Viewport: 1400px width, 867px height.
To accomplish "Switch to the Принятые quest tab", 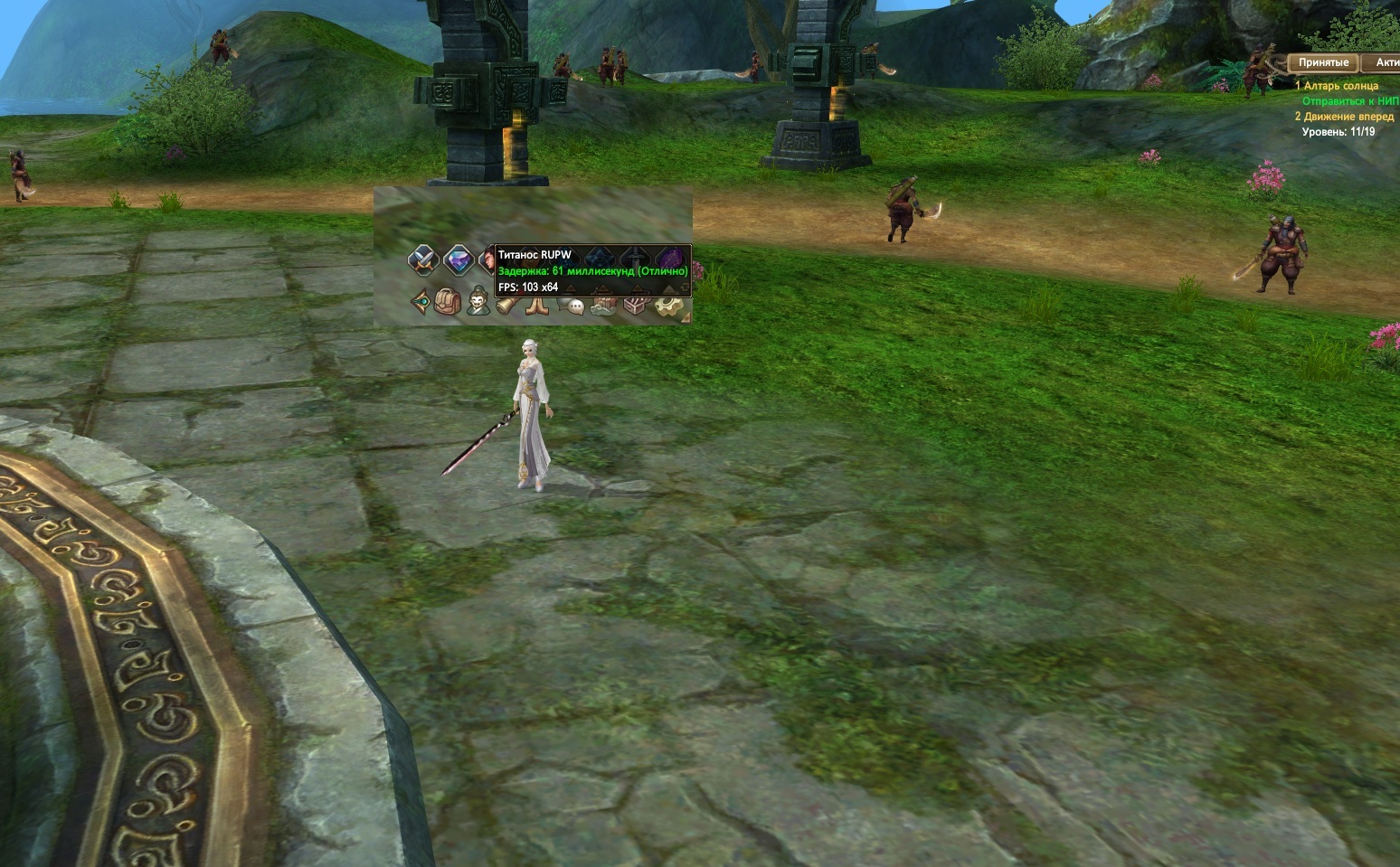I will (1323, 62).
